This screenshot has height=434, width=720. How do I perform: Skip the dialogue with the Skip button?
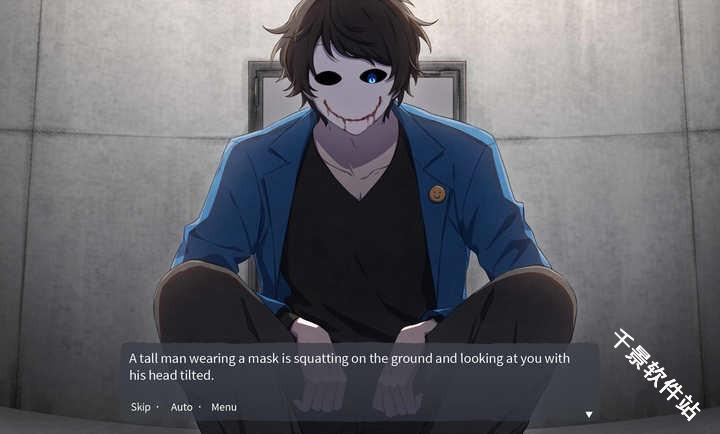pyautogui.click(x=140, y=407)
